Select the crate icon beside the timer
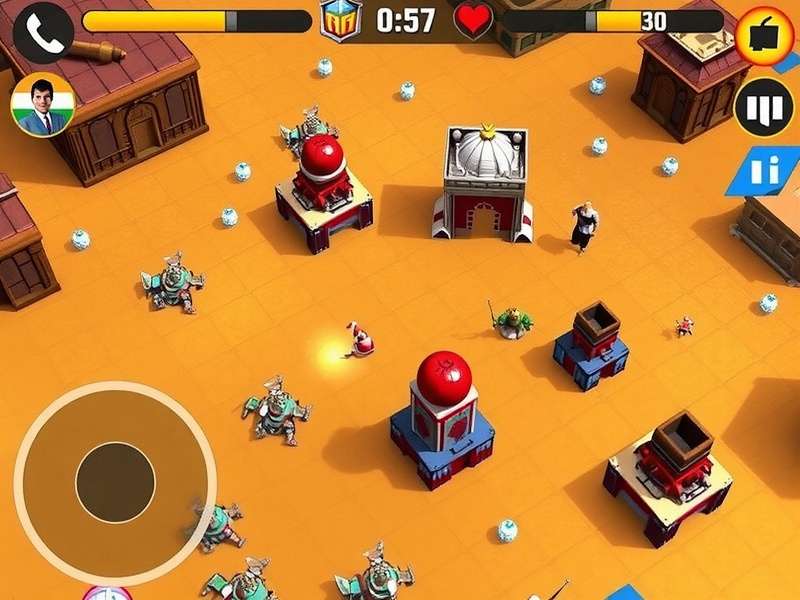 point(341,20)
